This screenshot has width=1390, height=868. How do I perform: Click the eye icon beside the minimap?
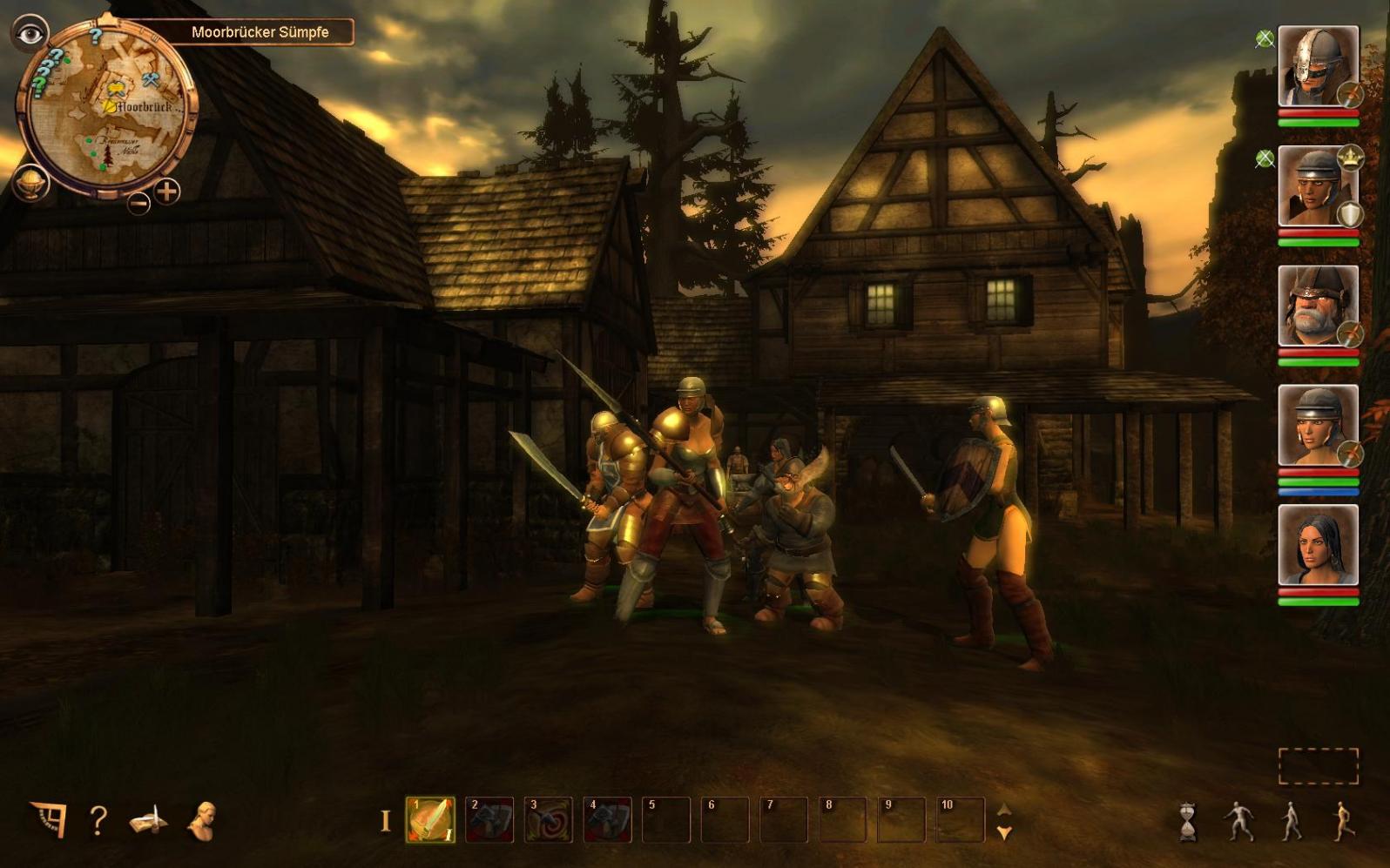pos(30,34)
